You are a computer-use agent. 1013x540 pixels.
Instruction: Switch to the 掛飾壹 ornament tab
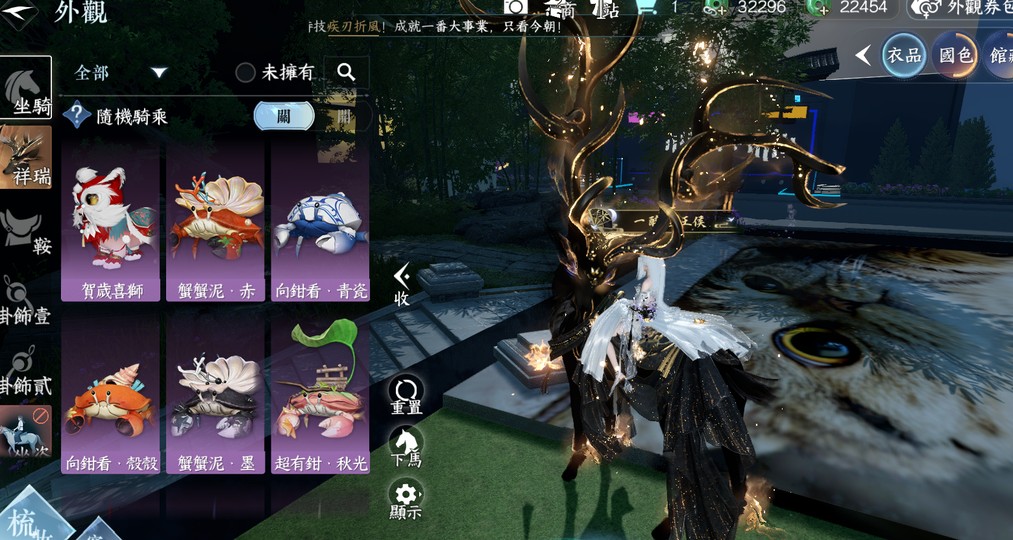pyautogui.click(x=26, y=301)
